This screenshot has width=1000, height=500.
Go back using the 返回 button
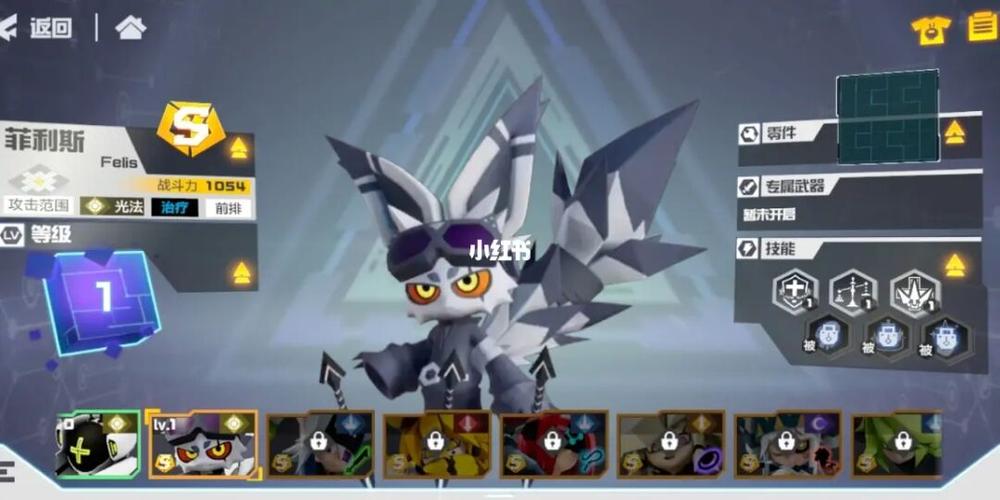click(38, 27)
